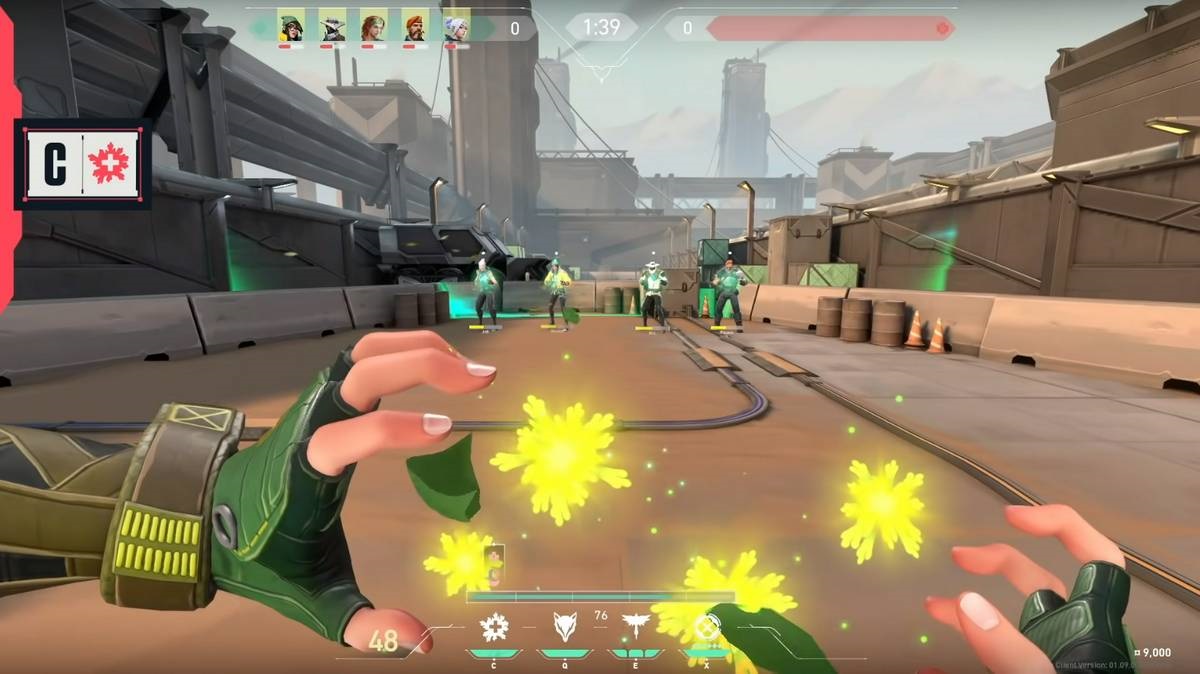
Task: Click the C ability card overlay
Action: pyautogui.click(x=83, y=164)
